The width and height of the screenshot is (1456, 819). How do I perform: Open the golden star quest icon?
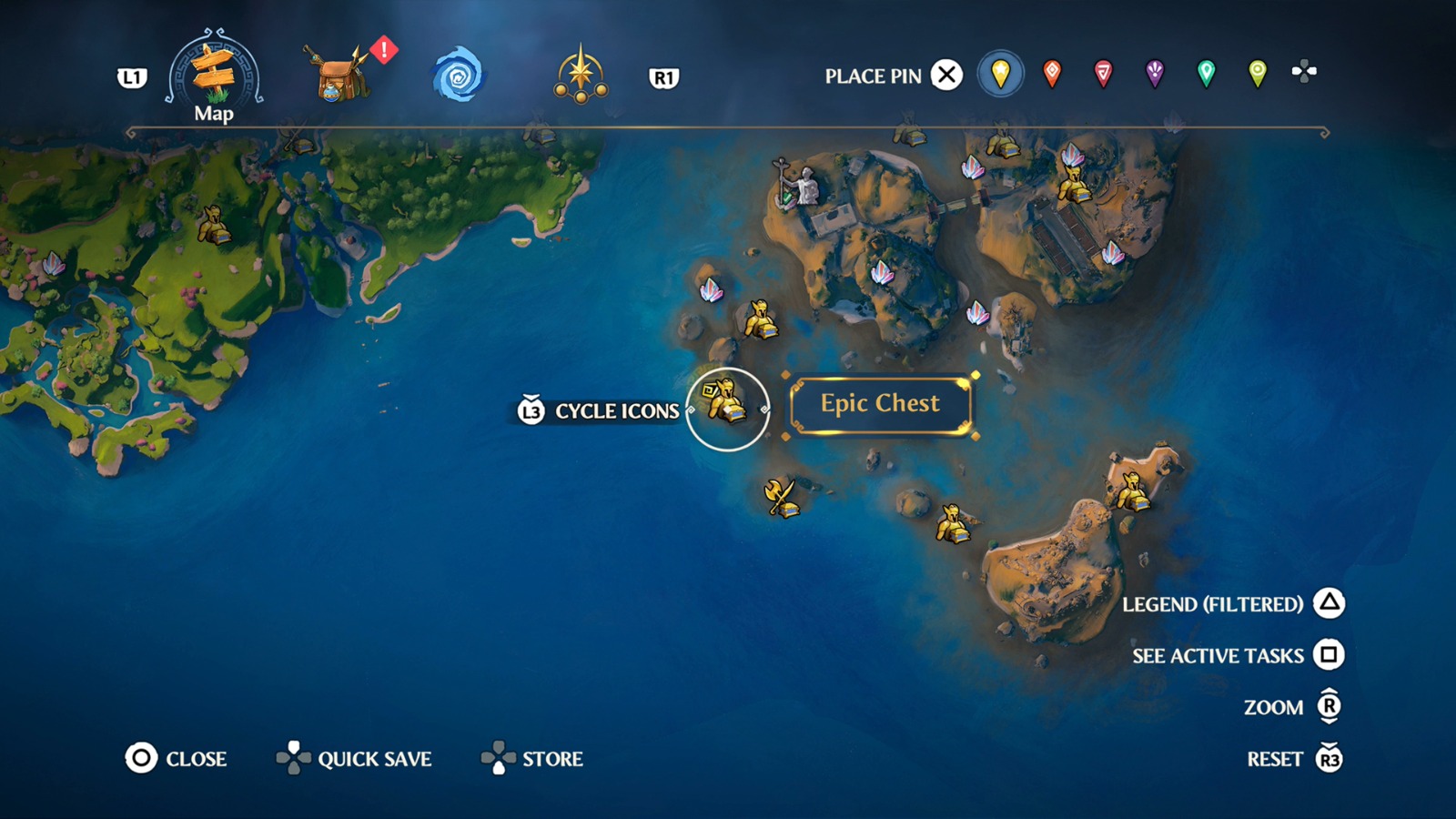582,76
